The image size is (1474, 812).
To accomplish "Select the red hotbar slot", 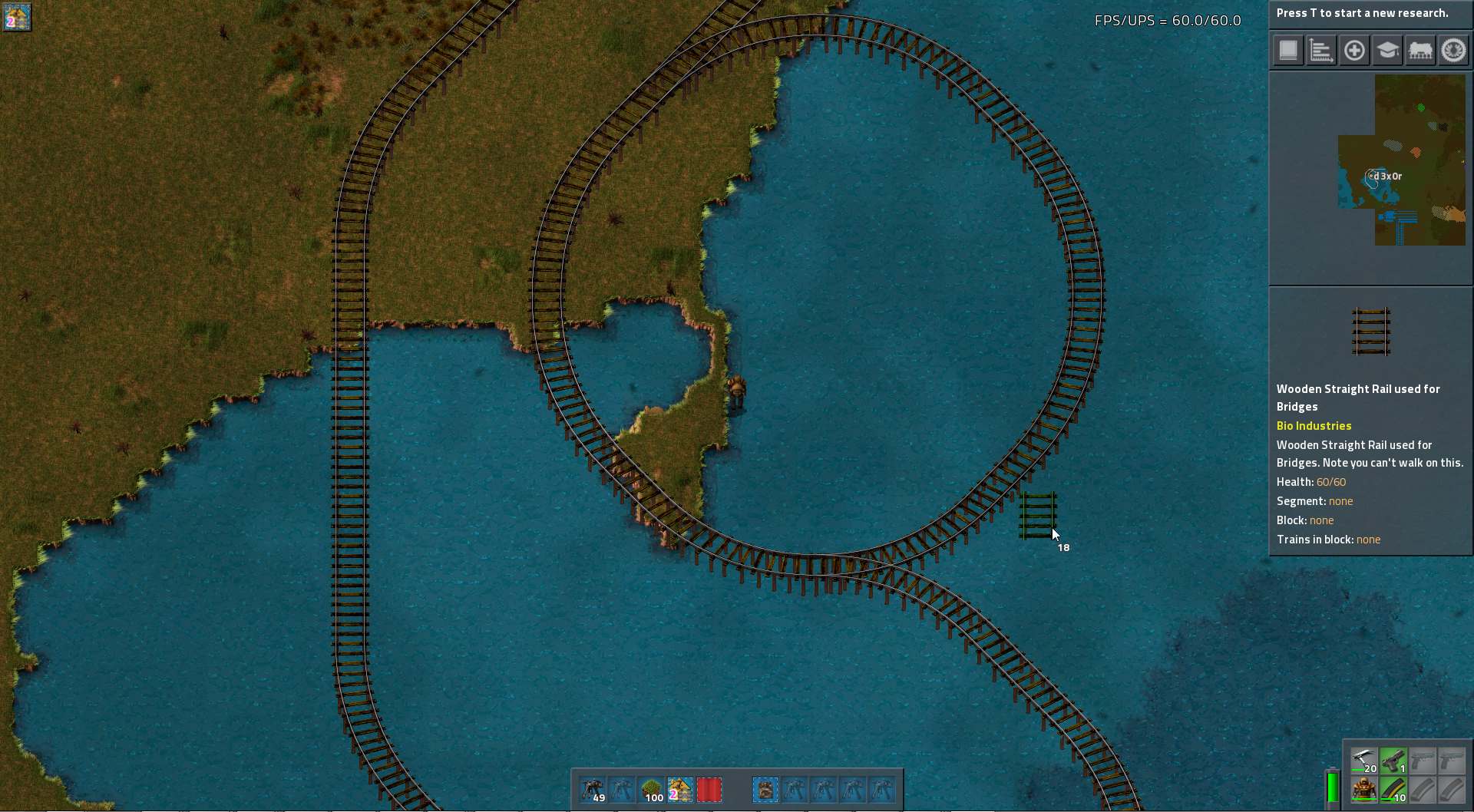I will (709, 790).
